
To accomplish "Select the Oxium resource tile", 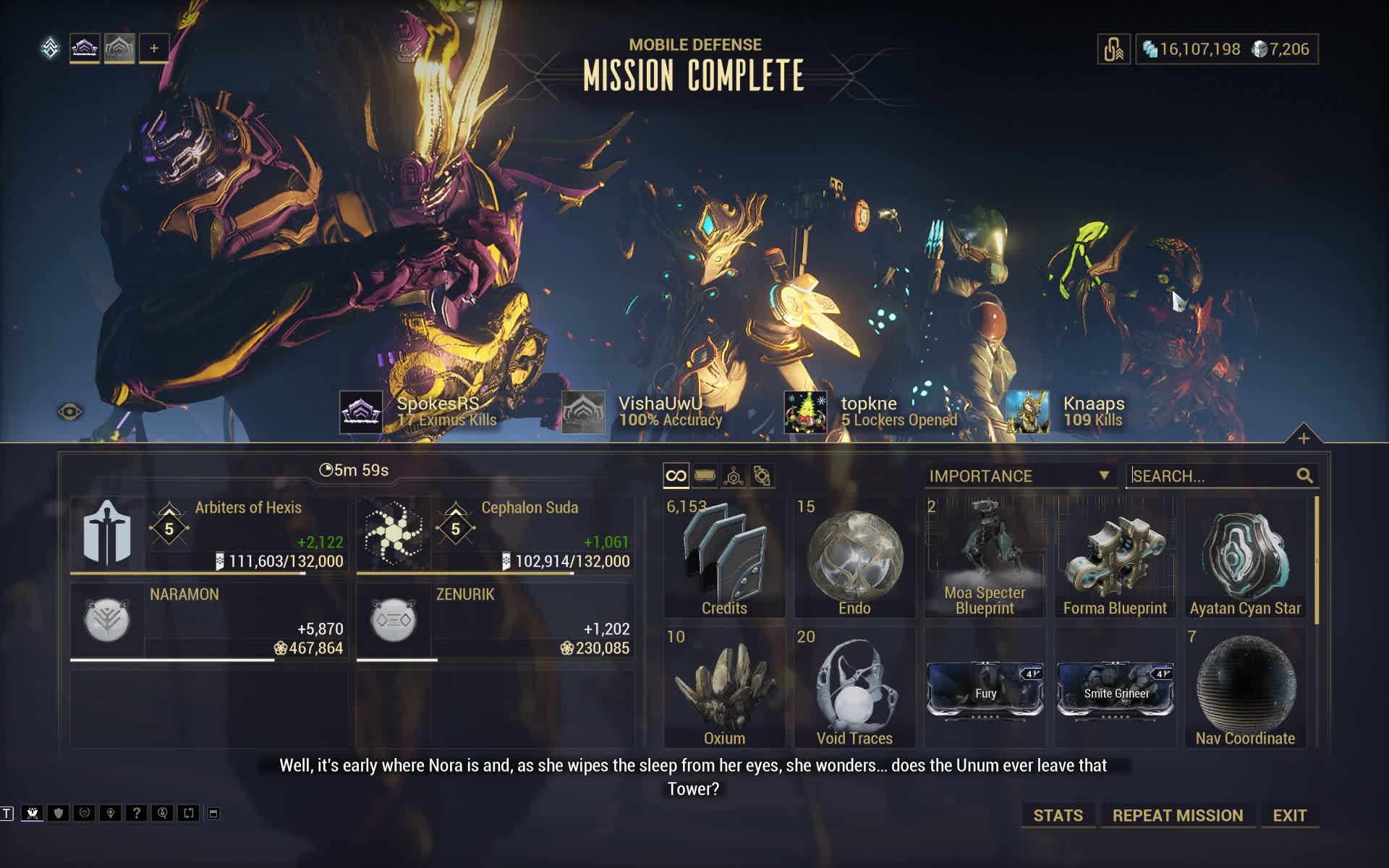I will (724, 688).
